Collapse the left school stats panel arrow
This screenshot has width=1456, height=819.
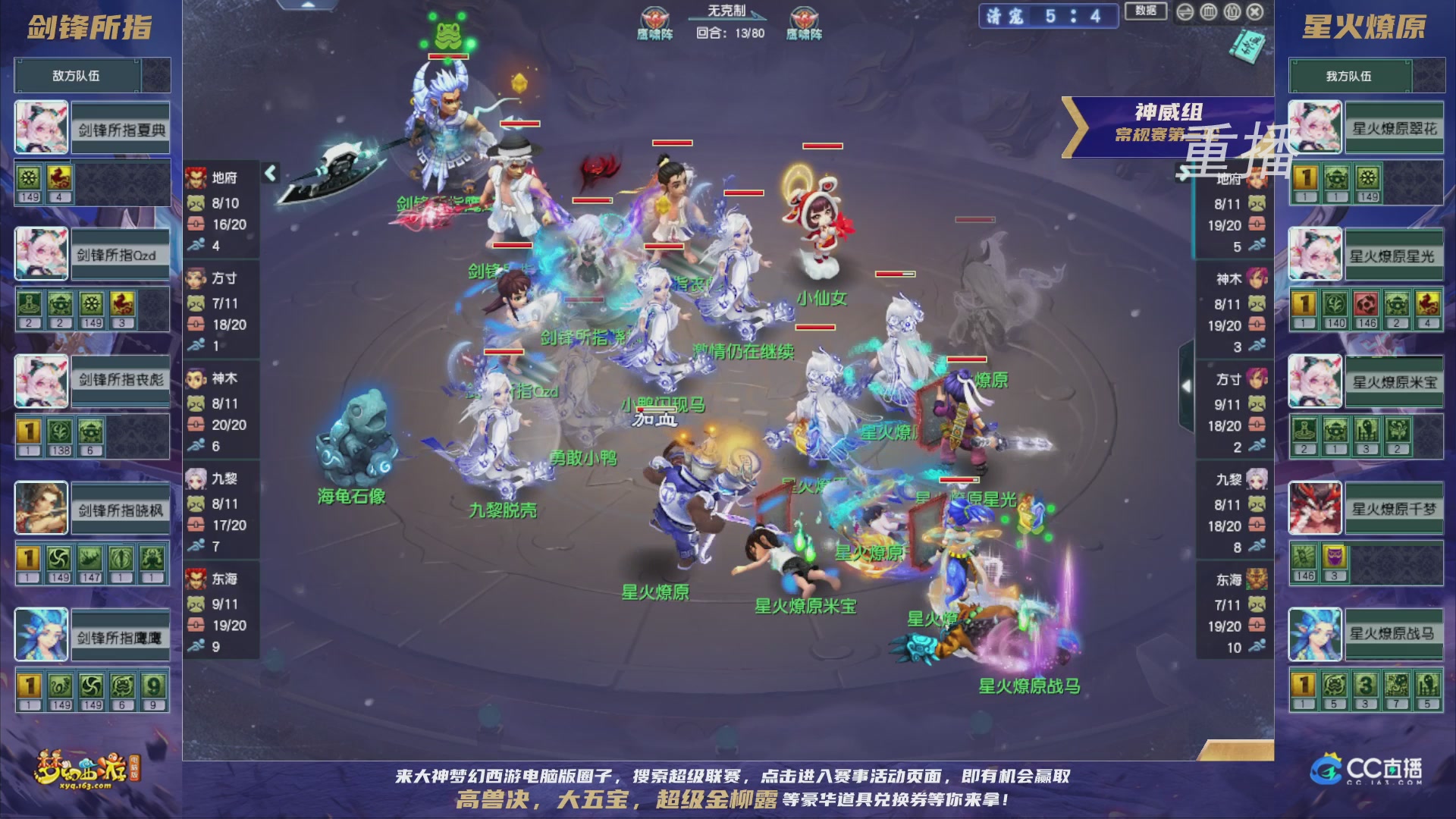click(269, 173)
